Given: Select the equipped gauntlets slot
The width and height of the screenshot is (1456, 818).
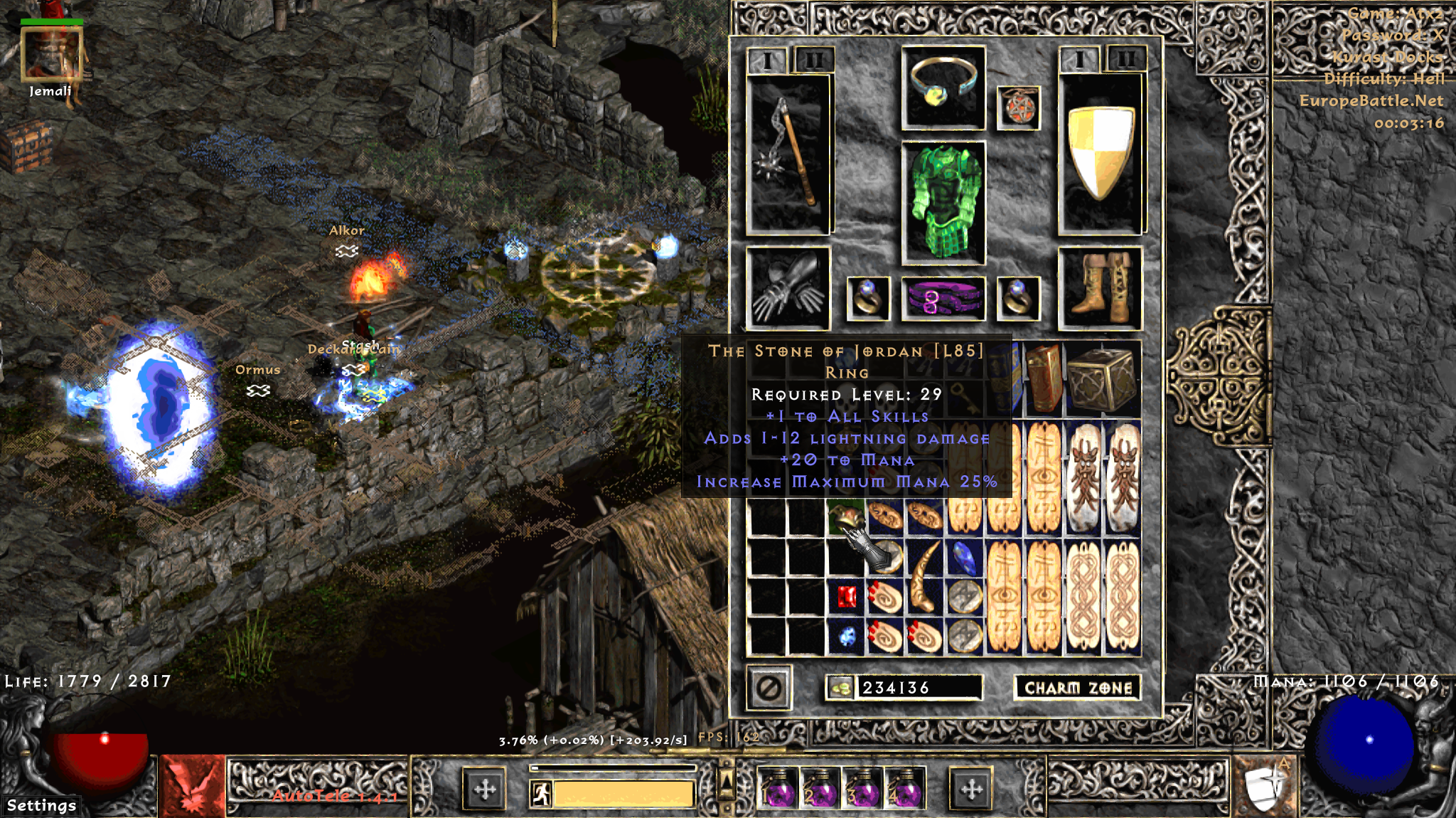Looking at the screenshot, I should tap(788, 288).
